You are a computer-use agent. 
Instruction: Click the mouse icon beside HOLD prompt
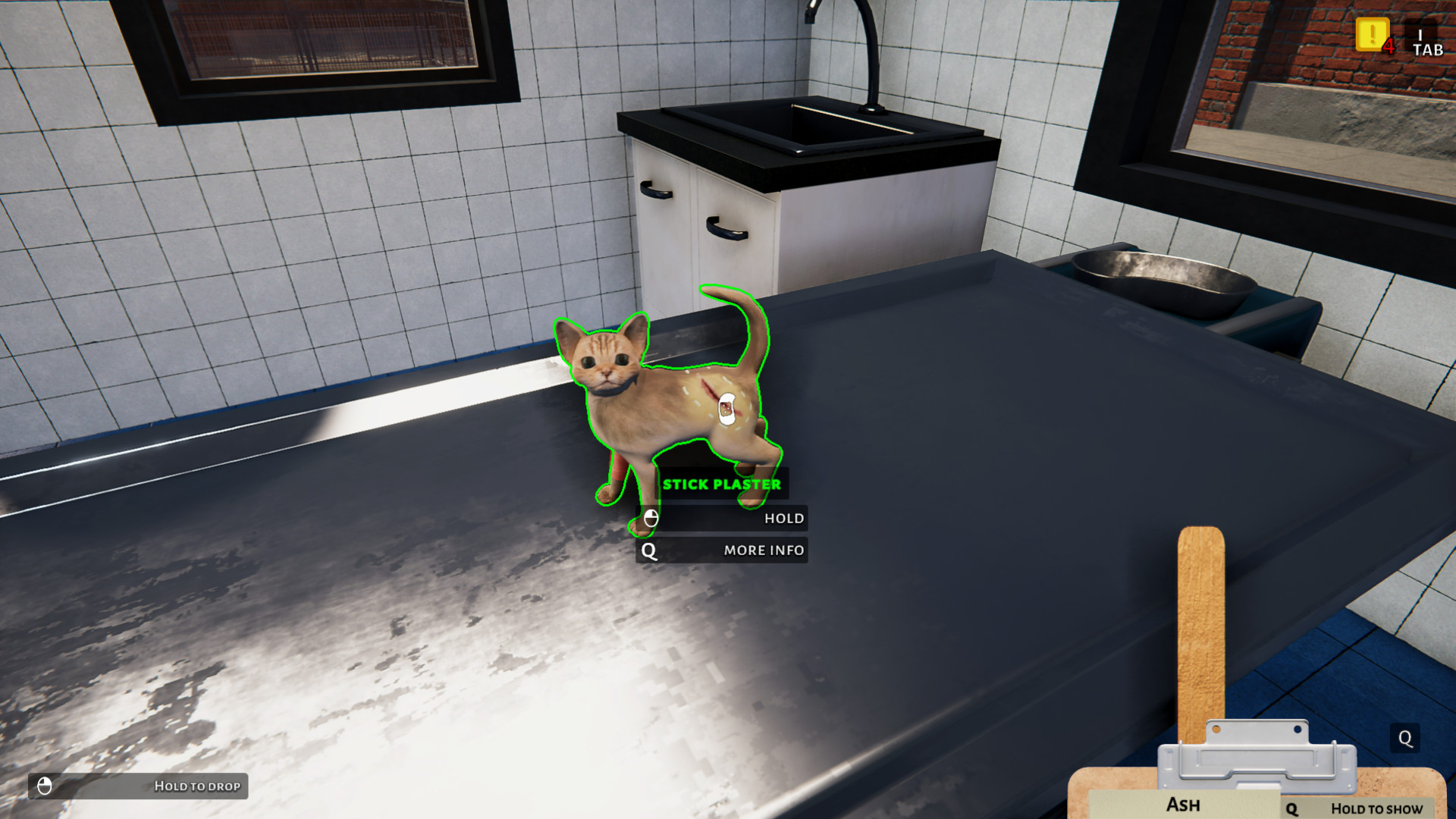click(650, 519)
